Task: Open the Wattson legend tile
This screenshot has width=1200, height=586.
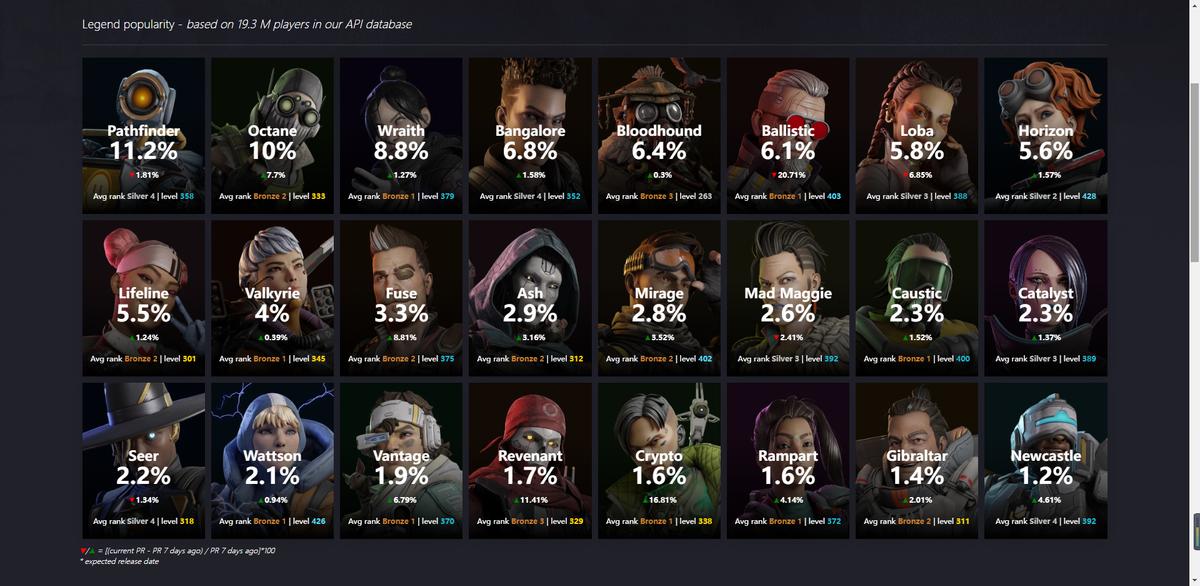Action: pyautogui.click(x=272, y=459)
